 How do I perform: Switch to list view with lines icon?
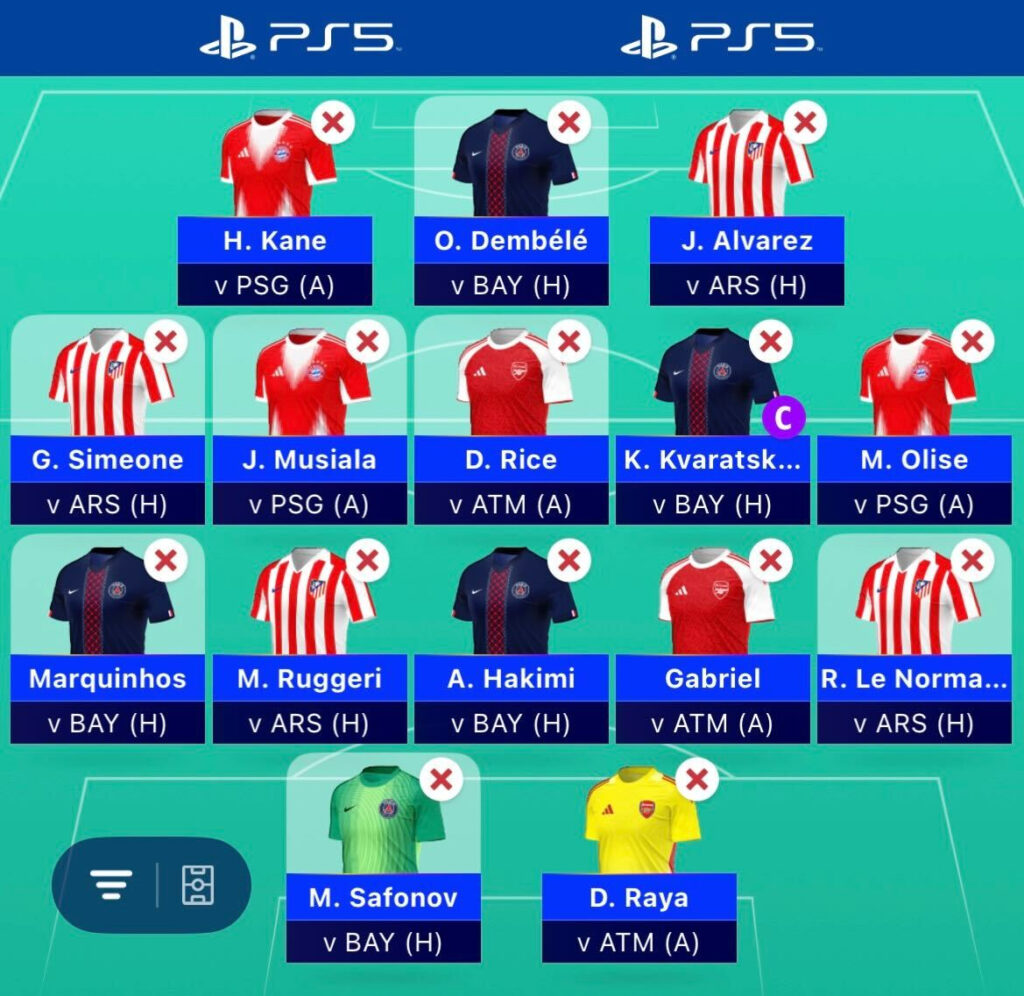(x=111, y=885)
